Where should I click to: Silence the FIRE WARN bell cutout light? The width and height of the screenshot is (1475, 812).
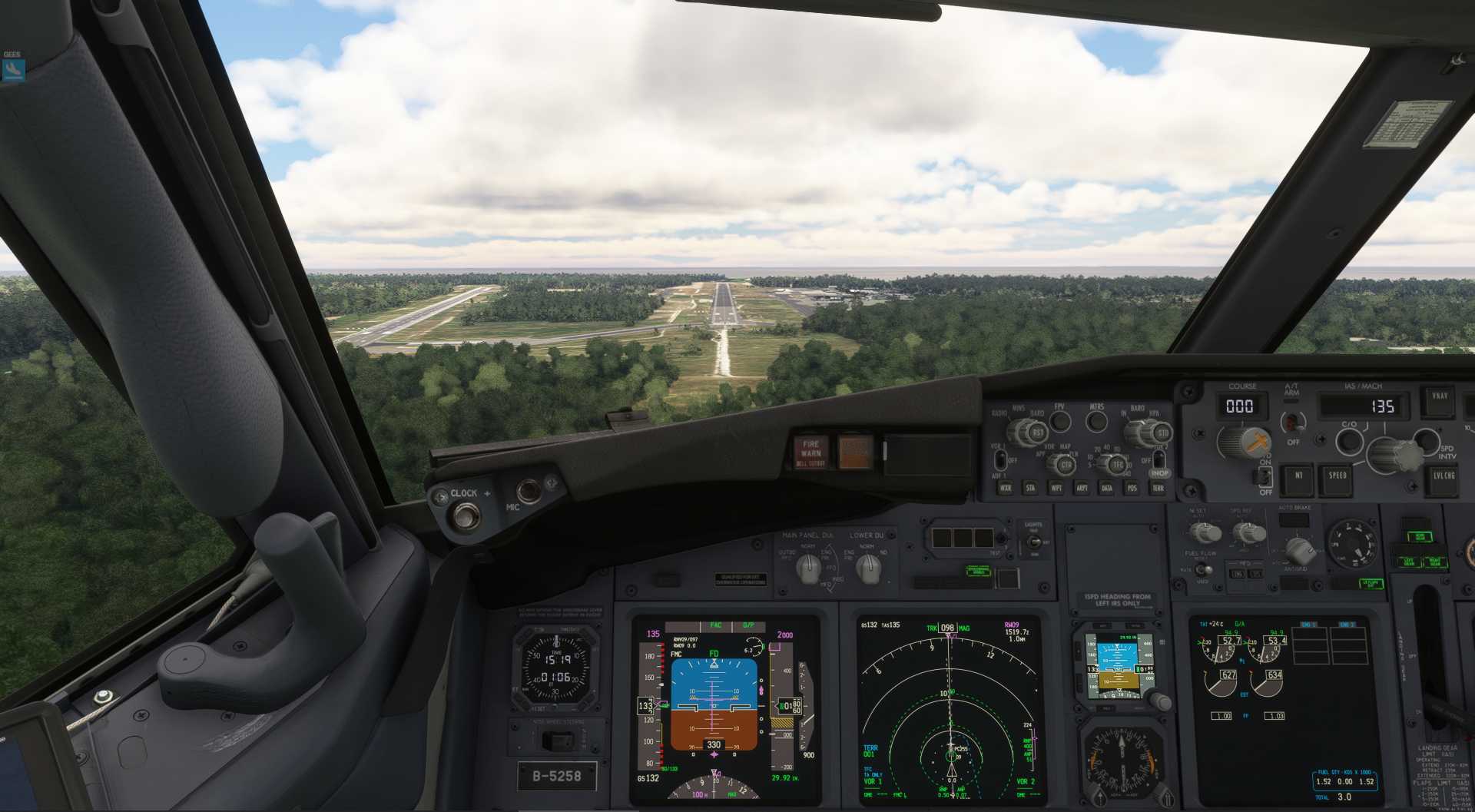click(x=810, y=452)
